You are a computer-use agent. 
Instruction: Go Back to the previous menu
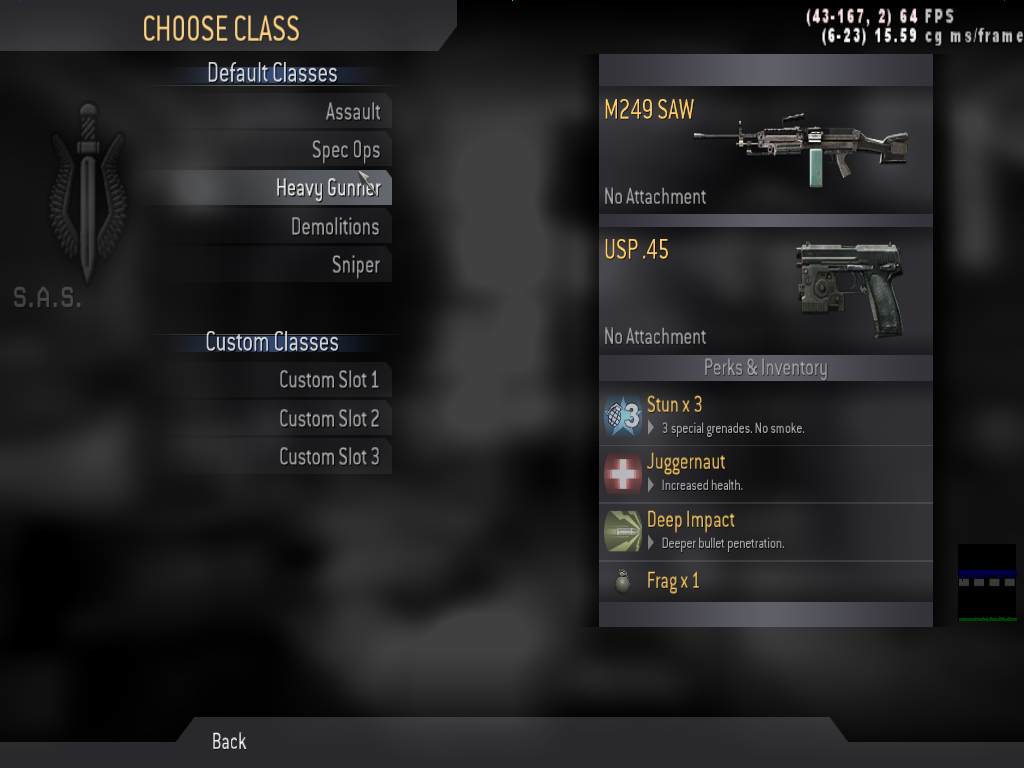(229, 741)
